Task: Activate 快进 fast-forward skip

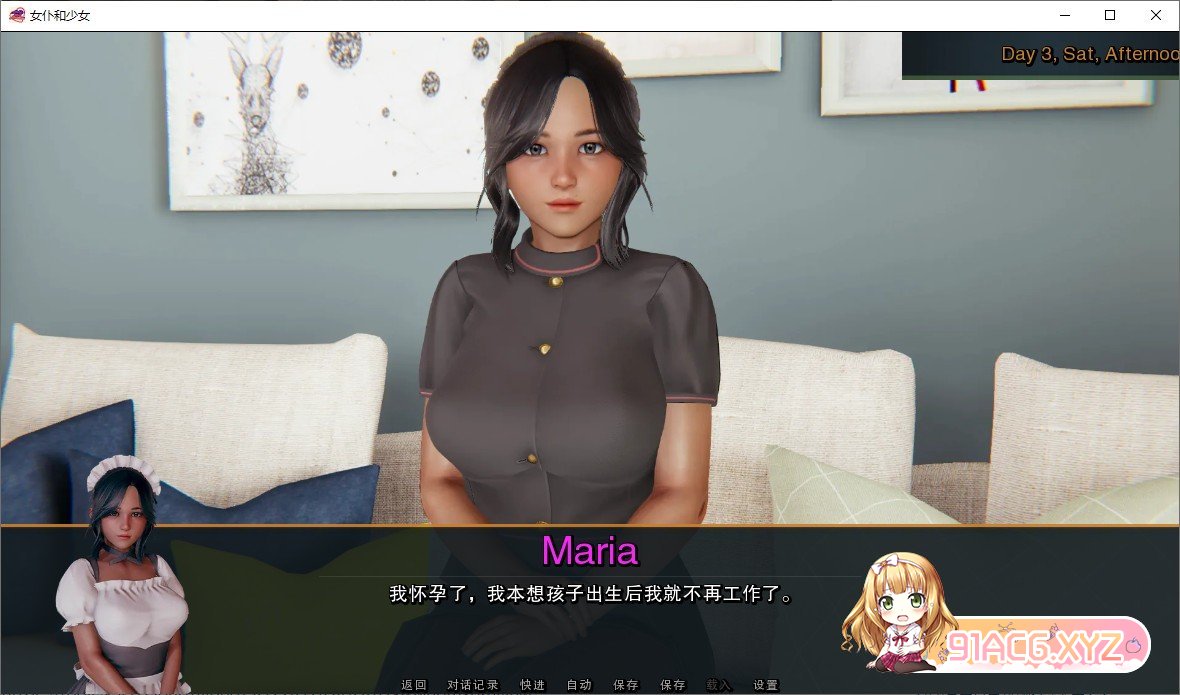Action: click(x=533, y=685)
